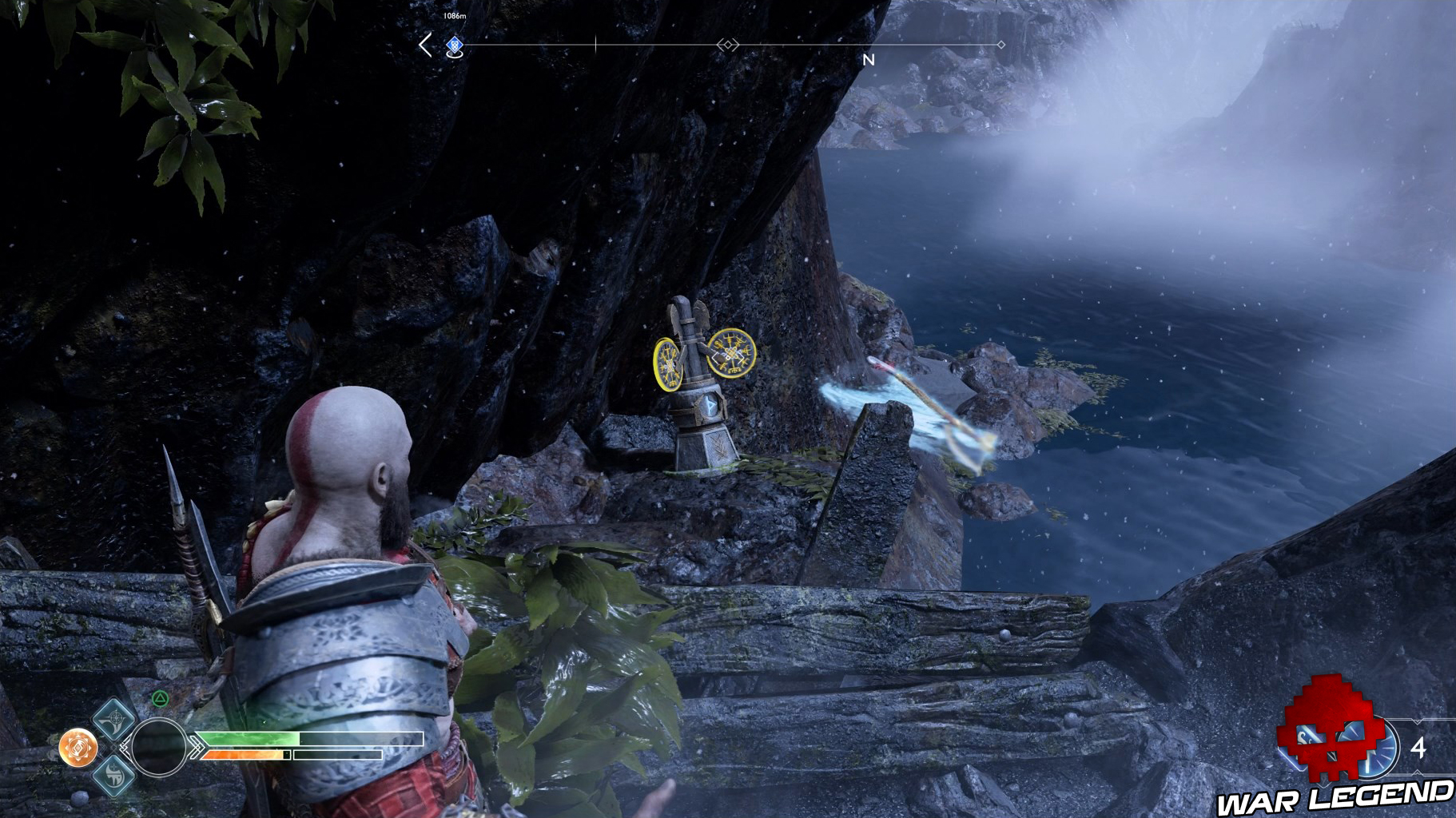1456x818 pixels.
Task: Click the diamond waypoint at the compass right end
Action: click(x=1000, y=45)
